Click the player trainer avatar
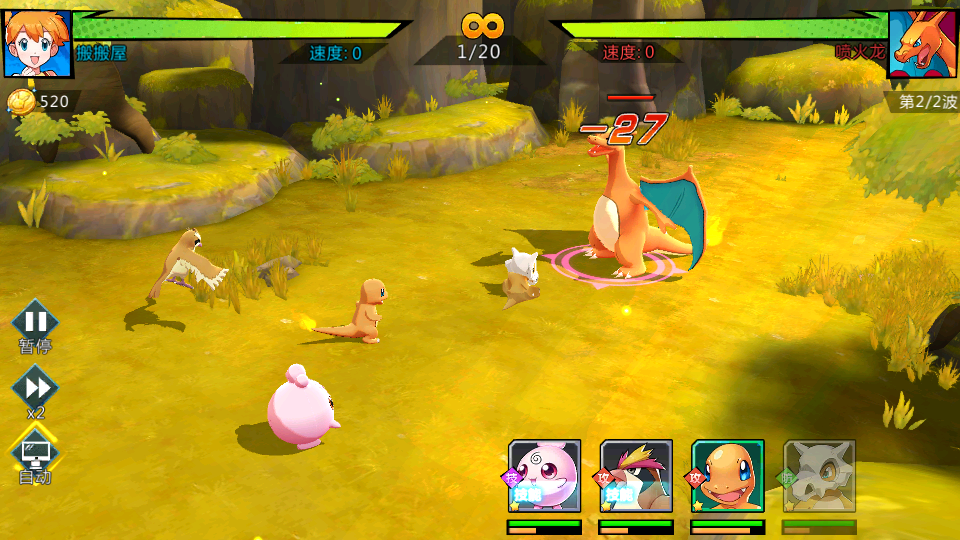This screenshot has width=960, height=540. 38,44
